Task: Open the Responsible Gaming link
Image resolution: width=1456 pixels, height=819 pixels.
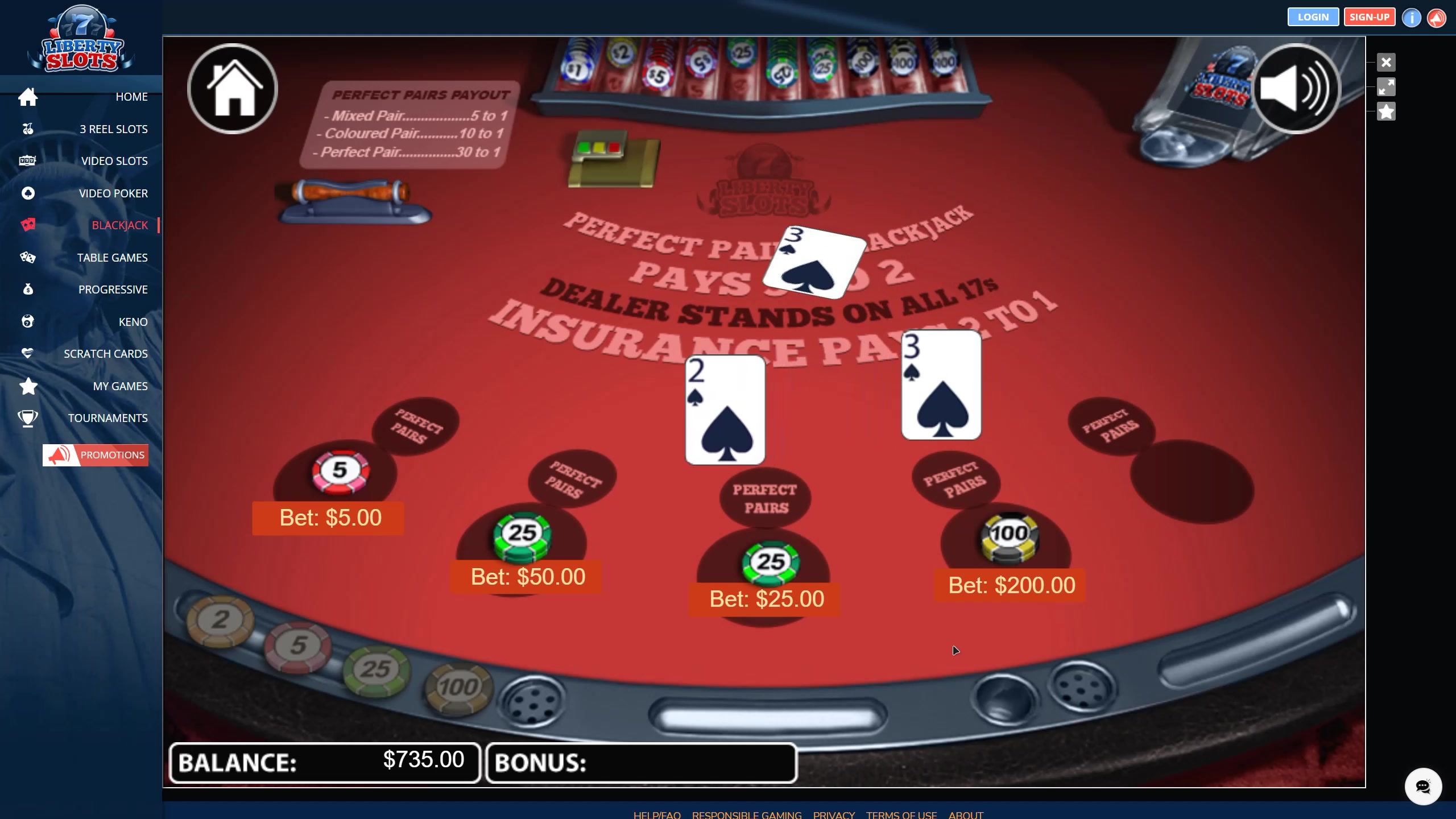Action: [x=746, y=814]
